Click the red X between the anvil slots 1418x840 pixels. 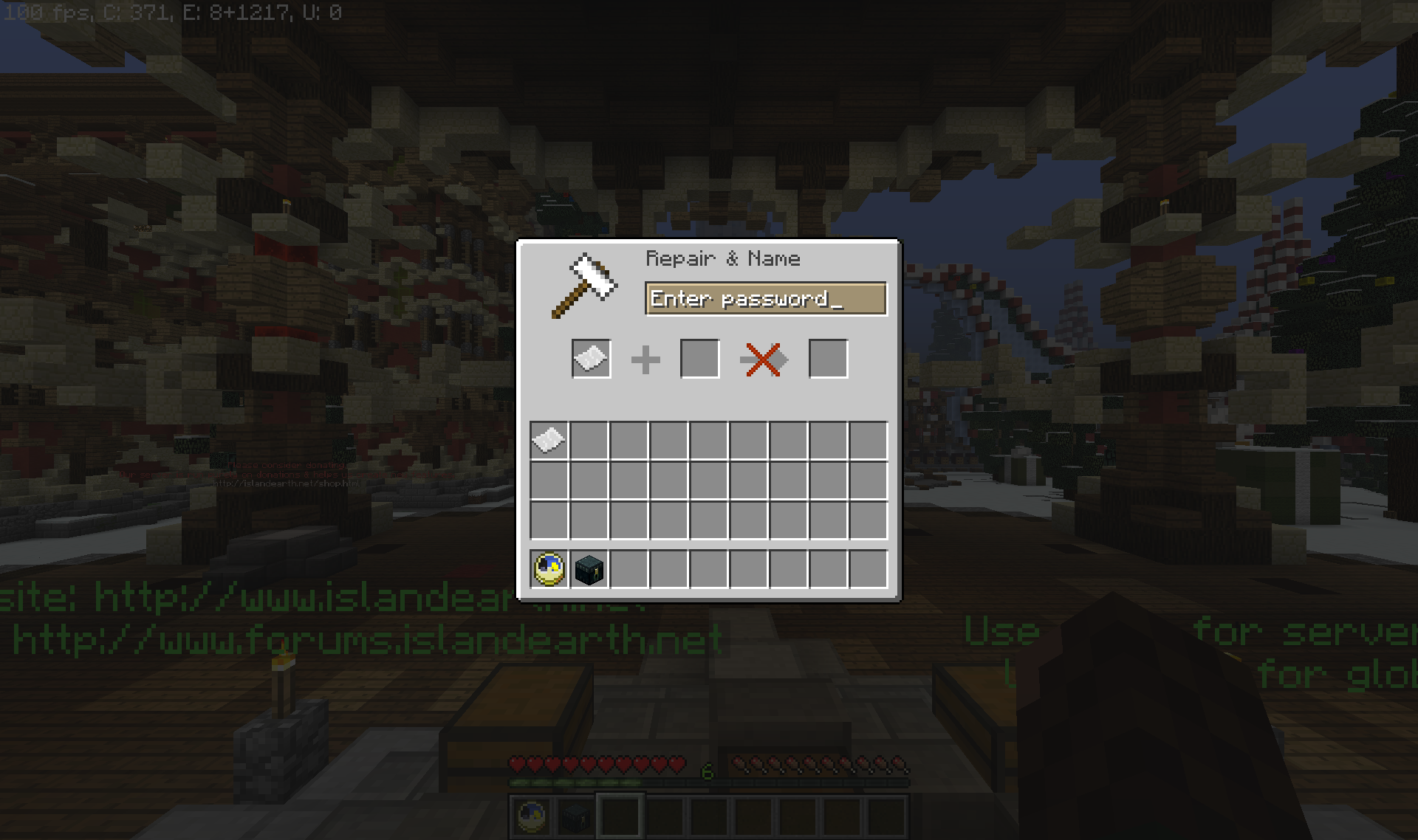point(764,359)
